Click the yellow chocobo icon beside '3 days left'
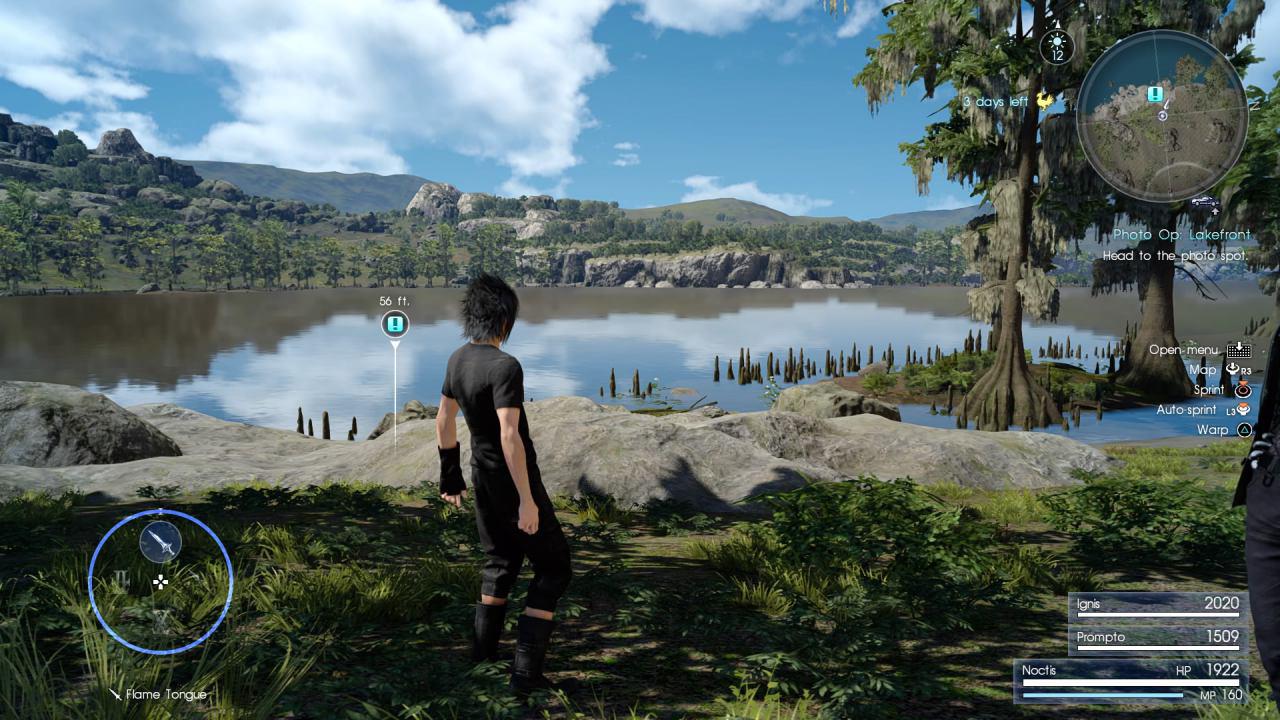 [x=1044, y=100]
